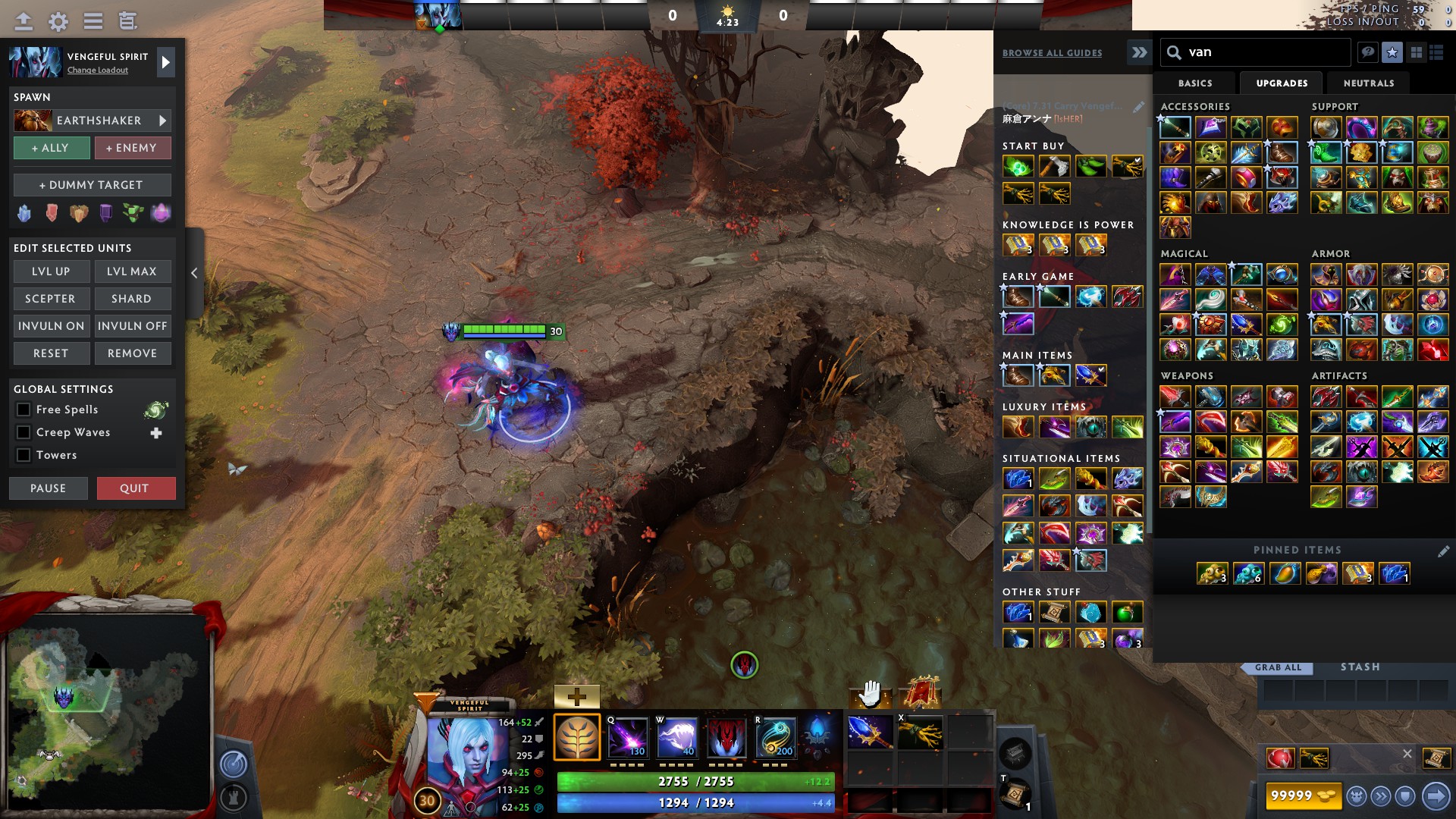The width and height of the screenshot is (1456, 819).
Task: Open Browse All Guides
Action: (x=1052, y=52)
